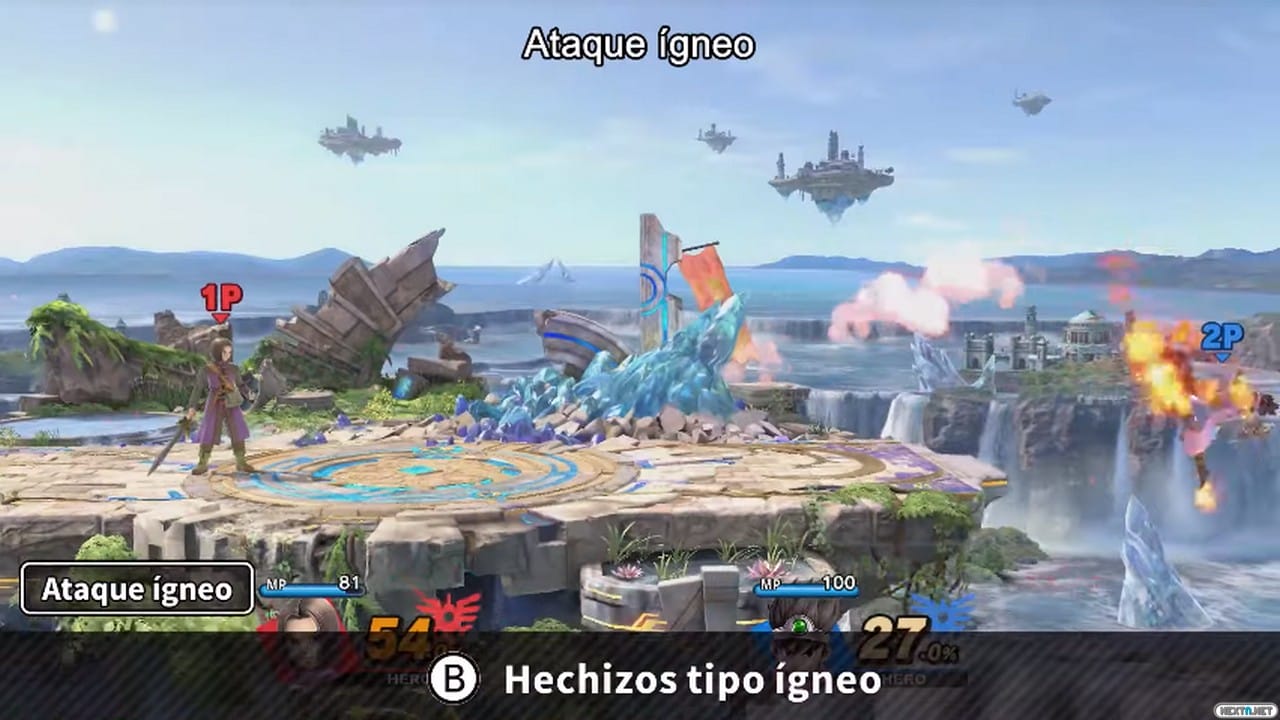Select the HERO name tag under player 1

pyautogui.click(x=406, y=678)
